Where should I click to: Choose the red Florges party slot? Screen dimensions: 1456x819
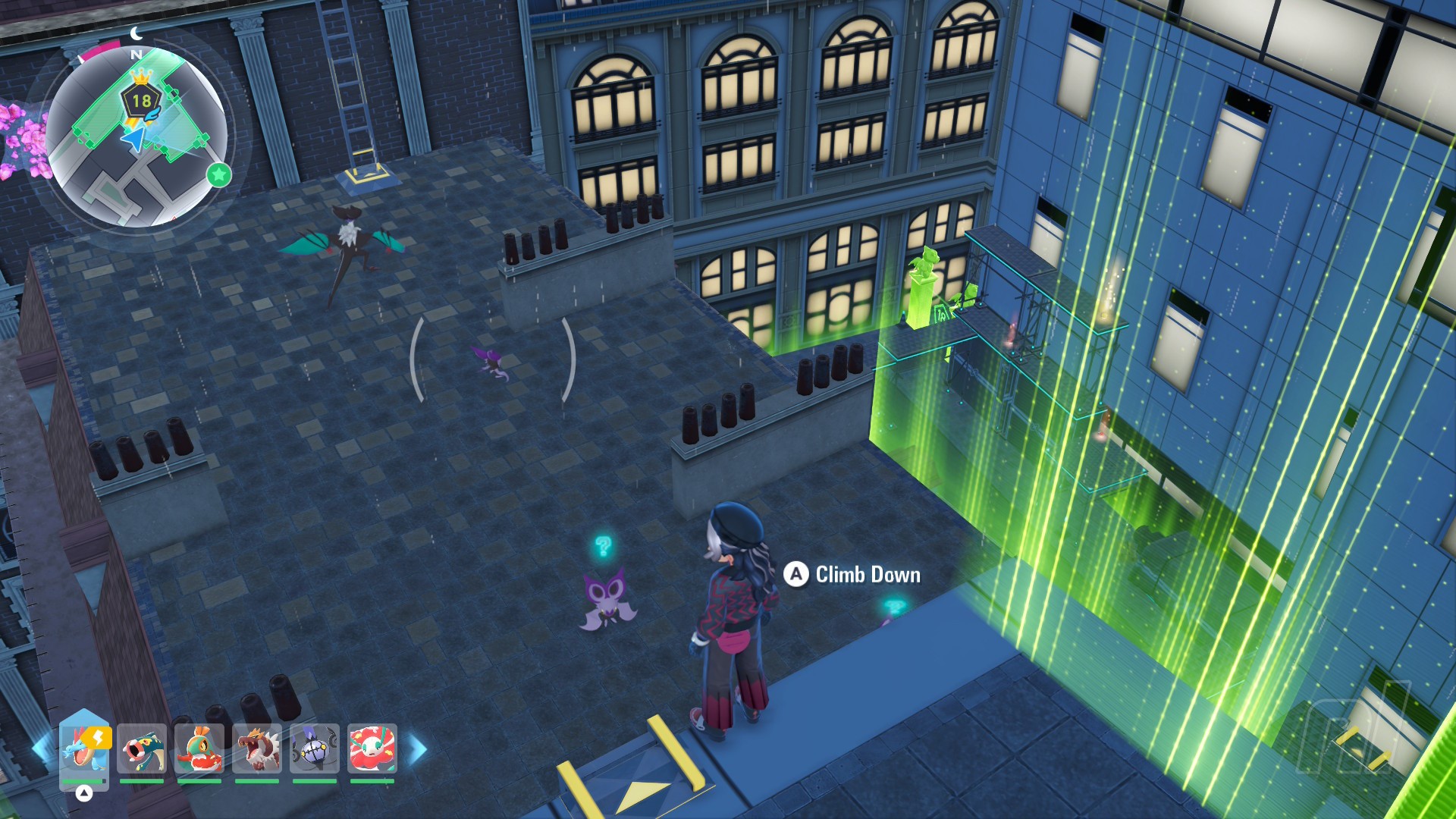pos(372,748)
